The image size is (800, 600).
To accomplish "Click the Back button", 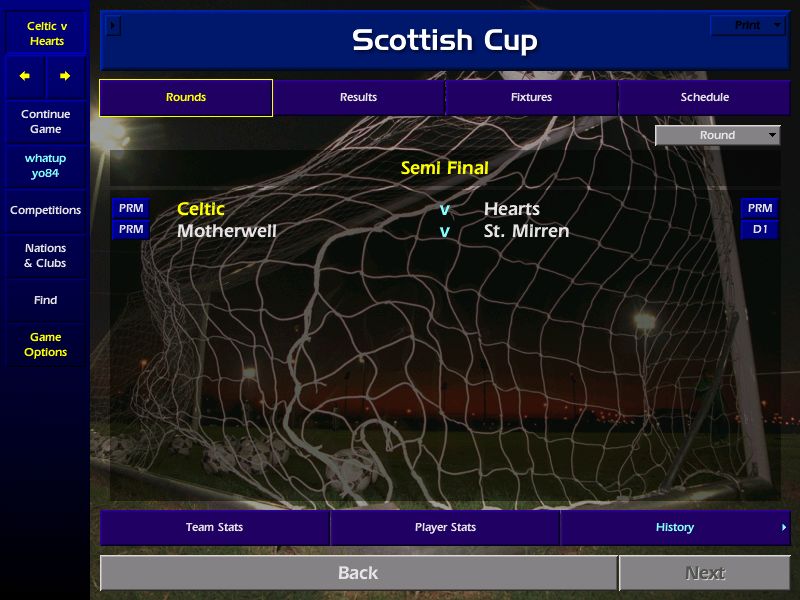I will pos(358,573).
